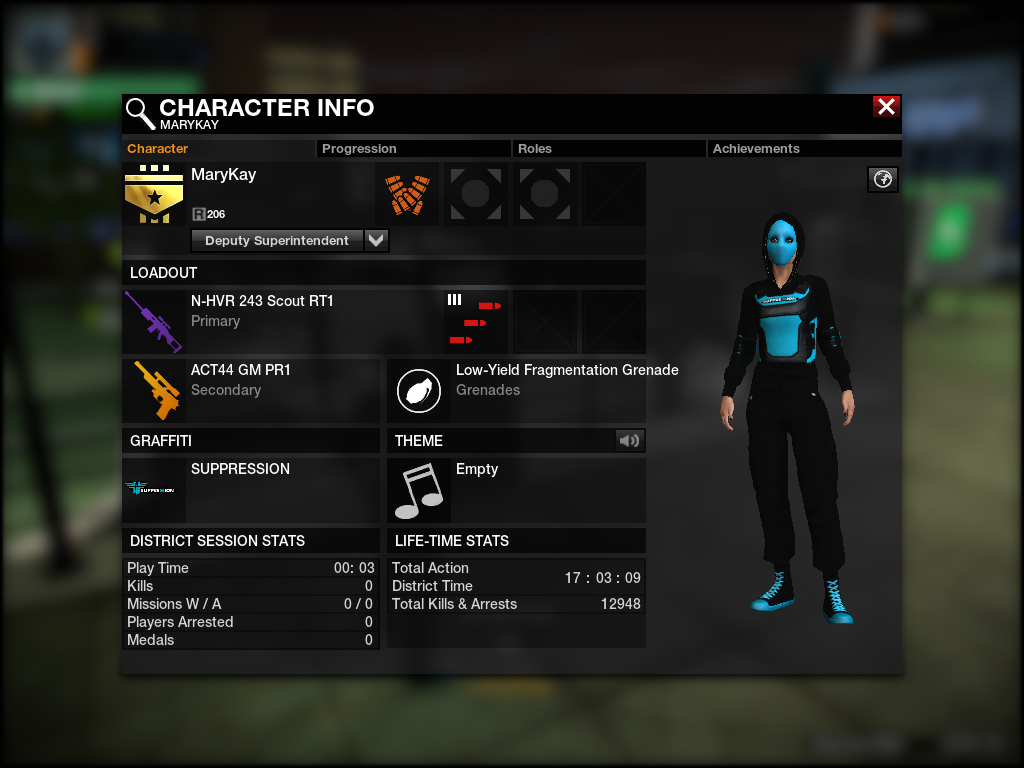
Task: Click the gold star rank badge
Action: coord(153,194)
